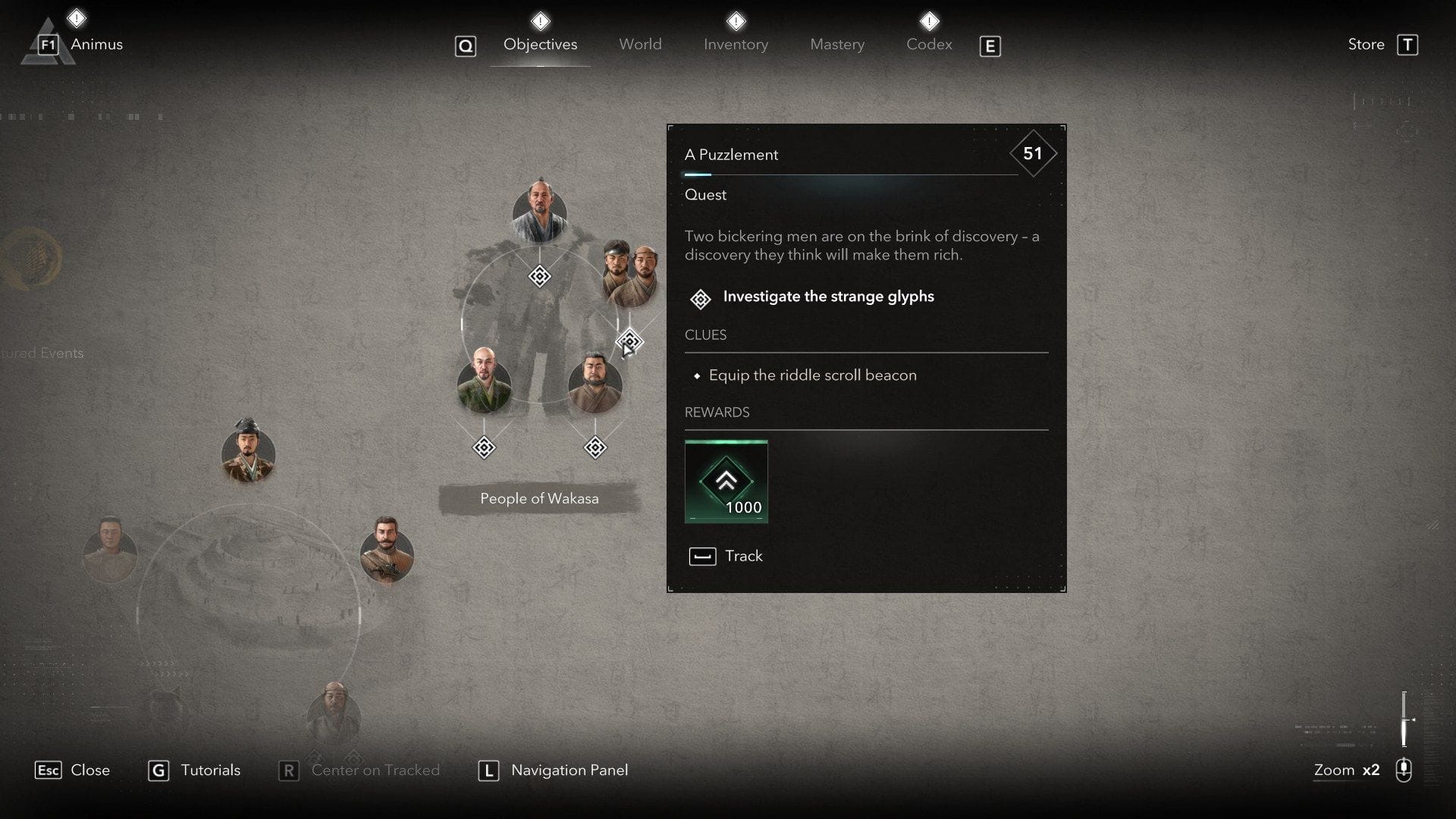Select the quest marker below the two arguing men
The height and width of the screenshot is (819, 1456).
point(629,341)
